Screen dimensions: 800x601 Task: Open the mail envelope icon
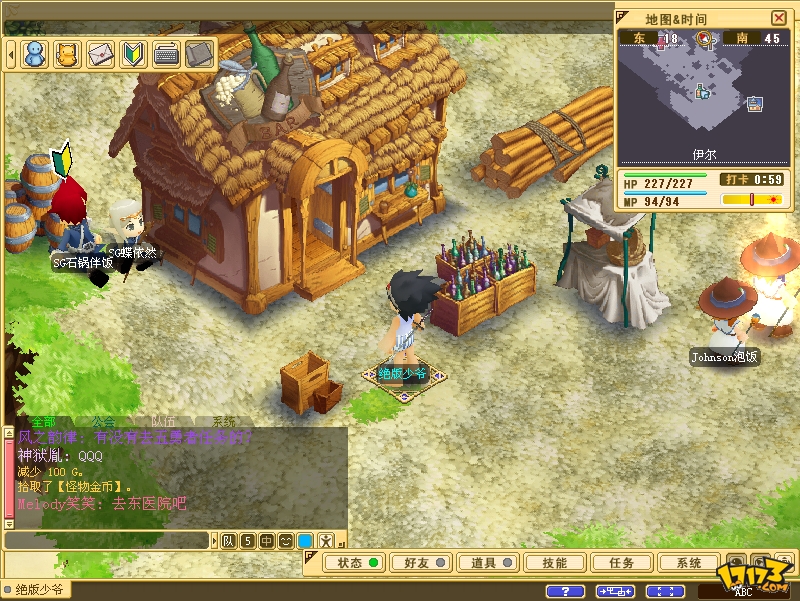click(101, 54)
